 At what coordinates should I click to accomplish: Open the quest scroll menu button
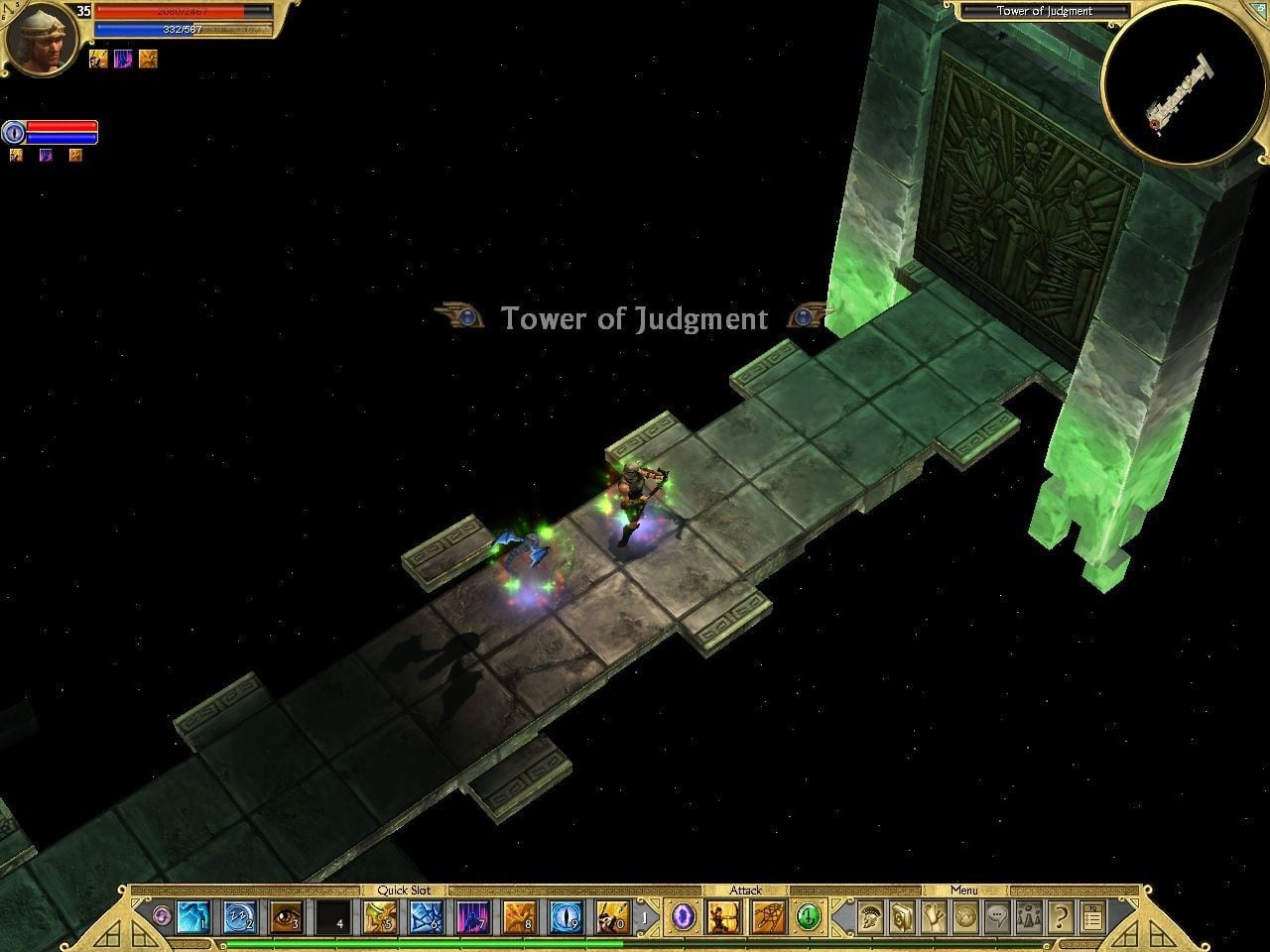click(x=934, y=917)
